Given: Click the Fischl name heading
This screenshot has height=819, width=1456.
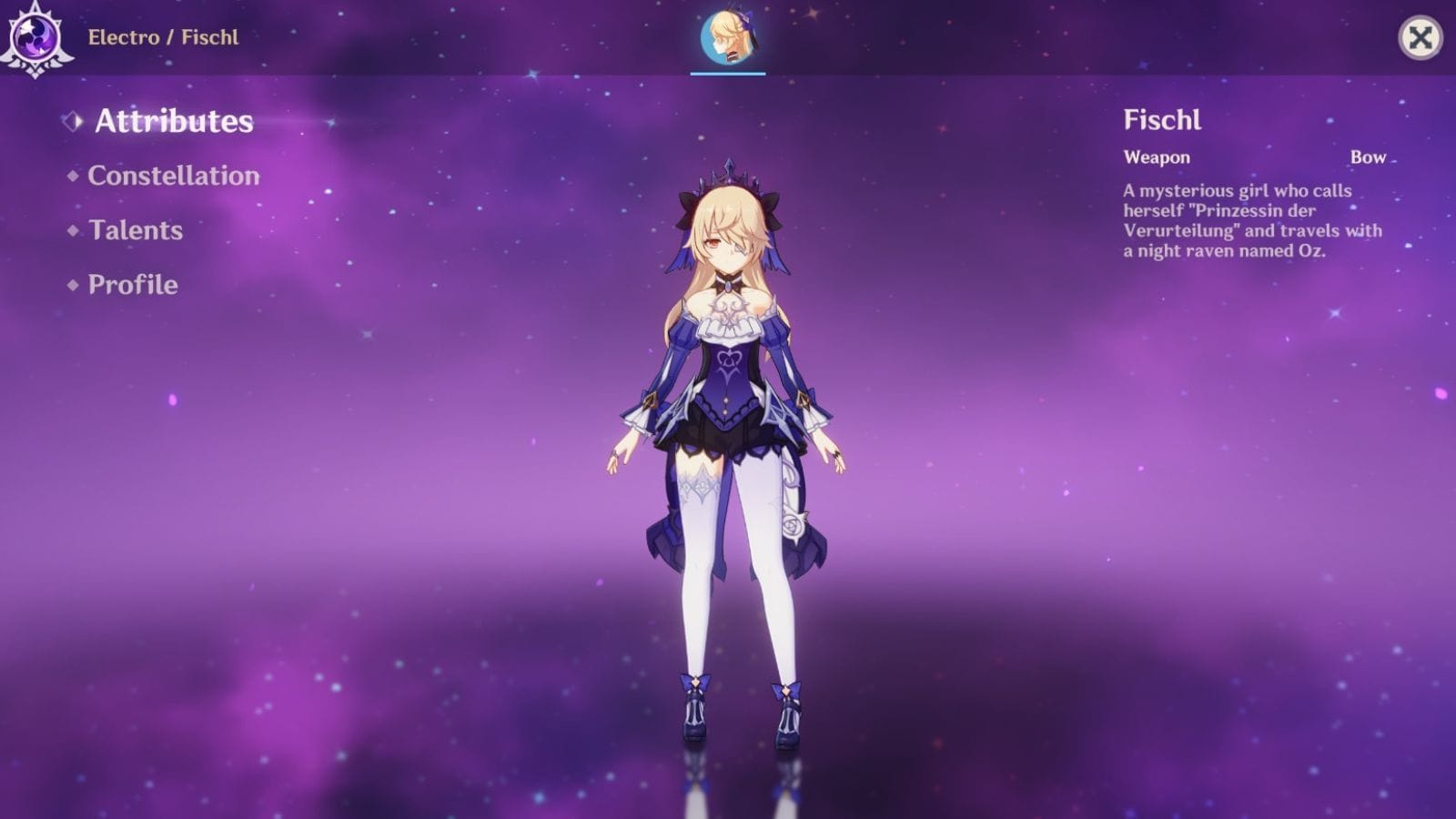Looking at the screenshot, I should (x=1161, y=120).
